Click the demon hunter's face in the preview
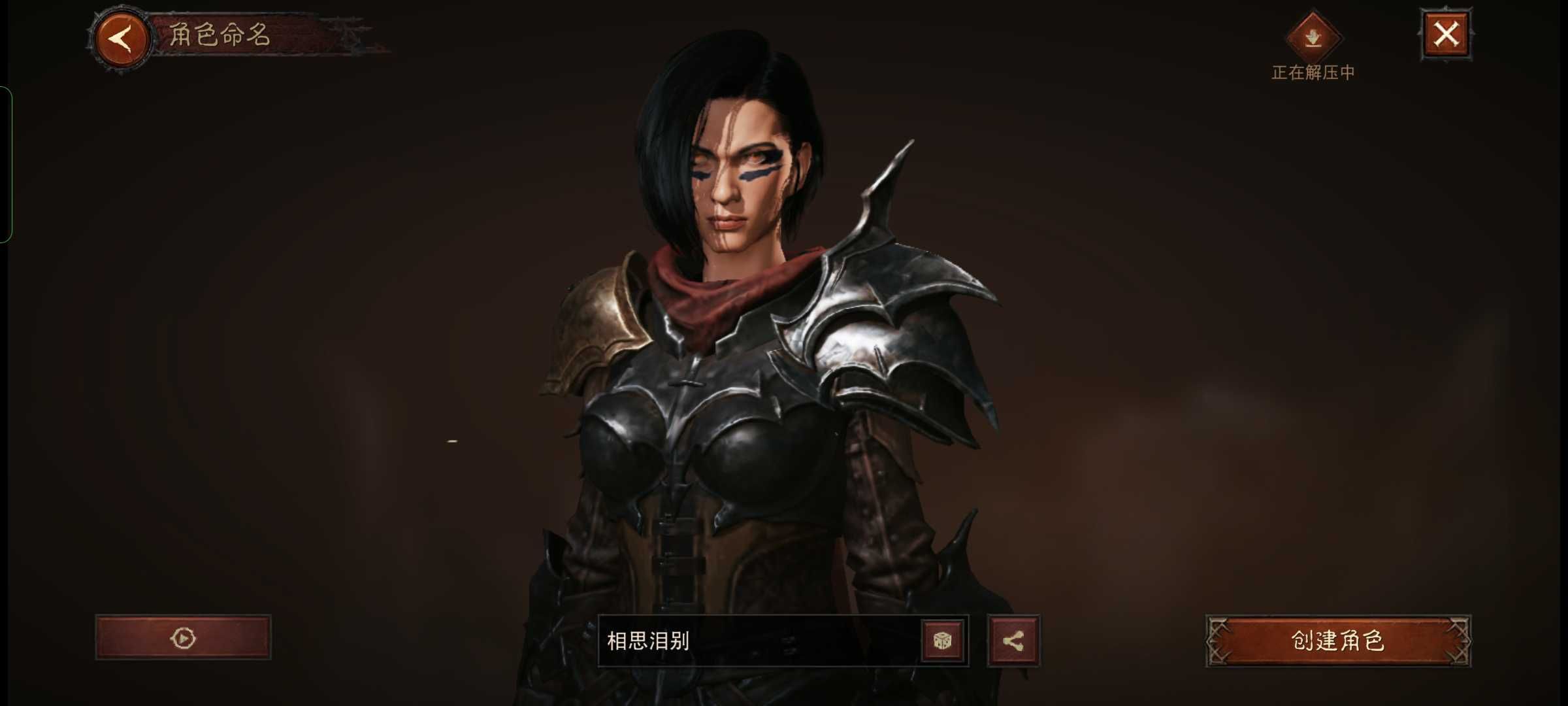The image size is (1568, 706). click(738, 183)
